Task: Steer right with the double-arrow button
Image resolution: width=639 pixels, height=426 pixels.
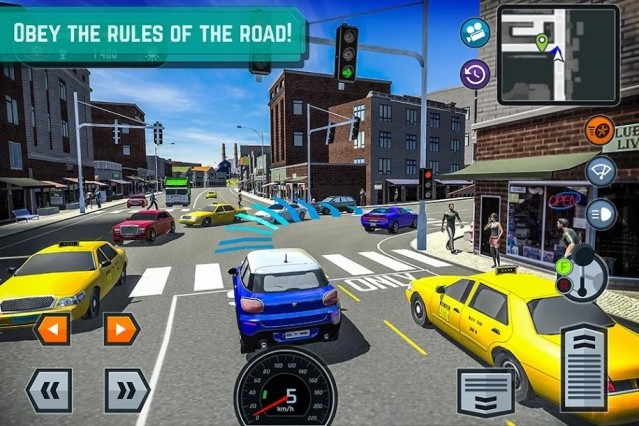Action: click(x=127, y=390)
